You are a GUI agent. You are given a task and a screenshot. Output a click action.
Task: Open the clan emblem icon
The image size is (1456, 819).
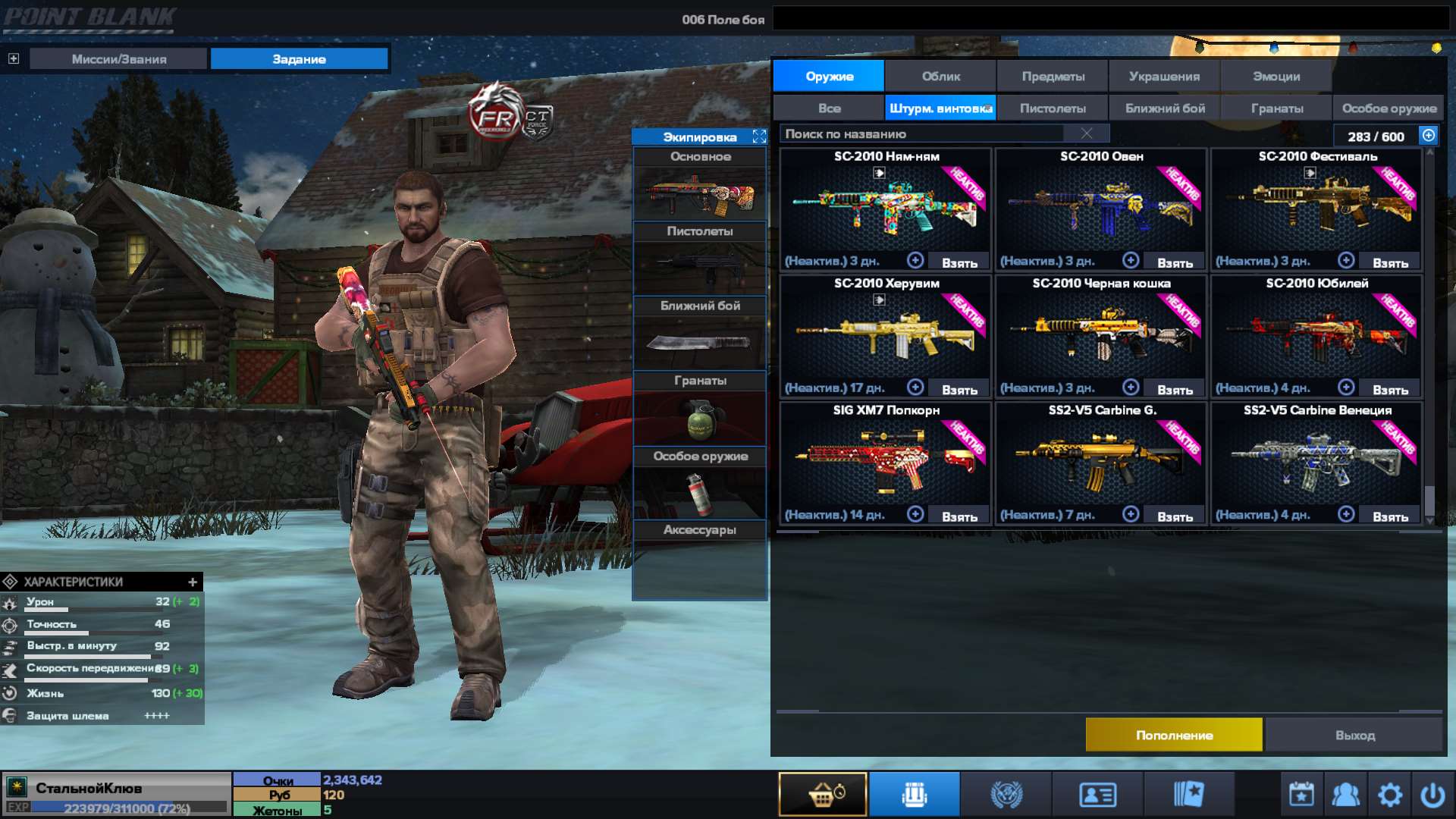[1006, 793]
